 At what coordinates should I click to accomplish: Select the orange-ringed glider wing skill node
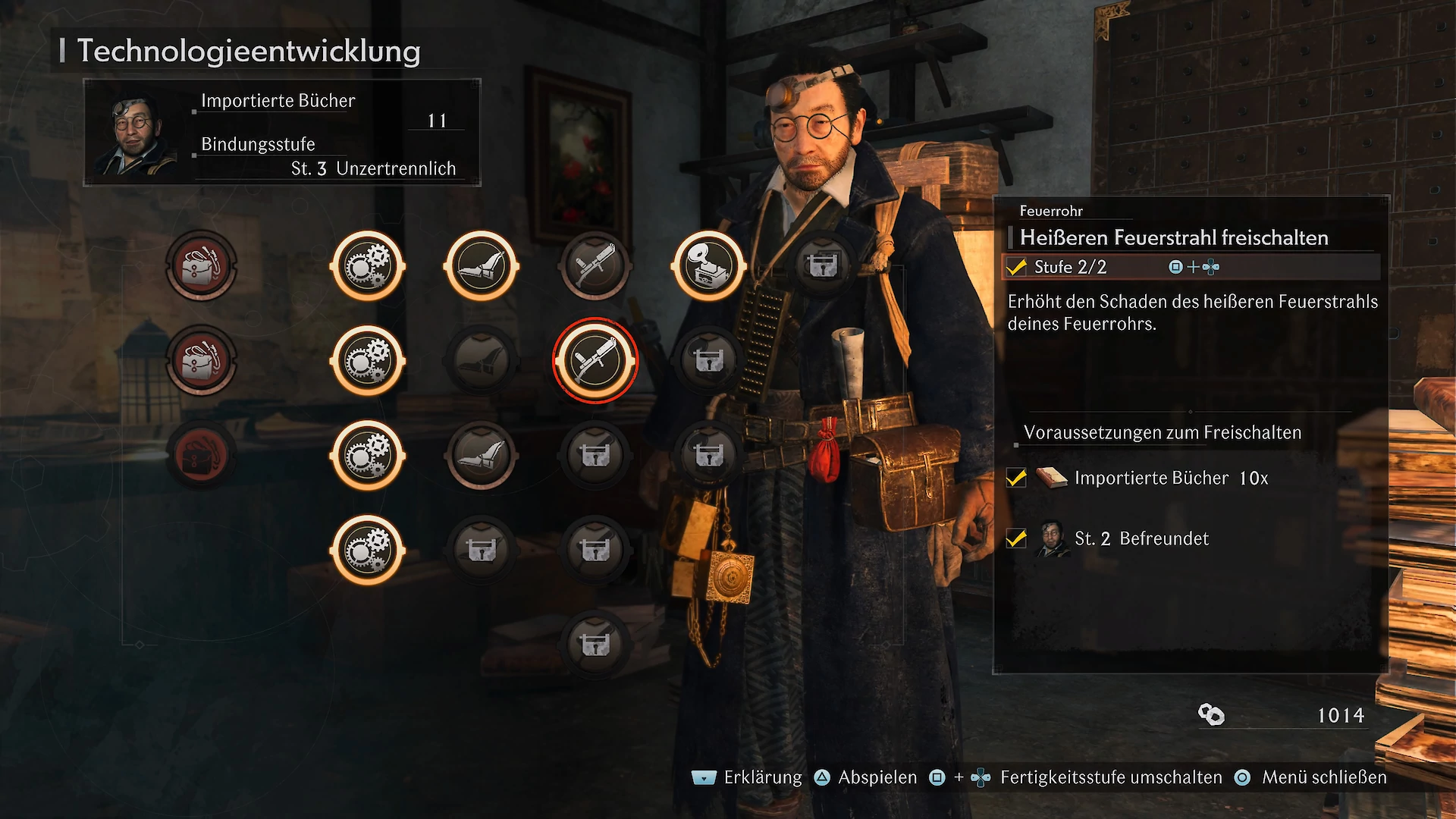482,266
